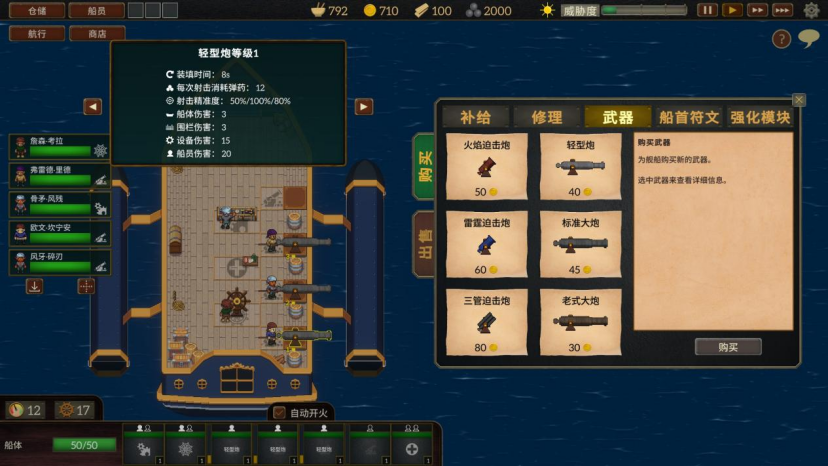Open the 船员 crew menu
The image size is (828, 466).
click(x=97, y=11)
